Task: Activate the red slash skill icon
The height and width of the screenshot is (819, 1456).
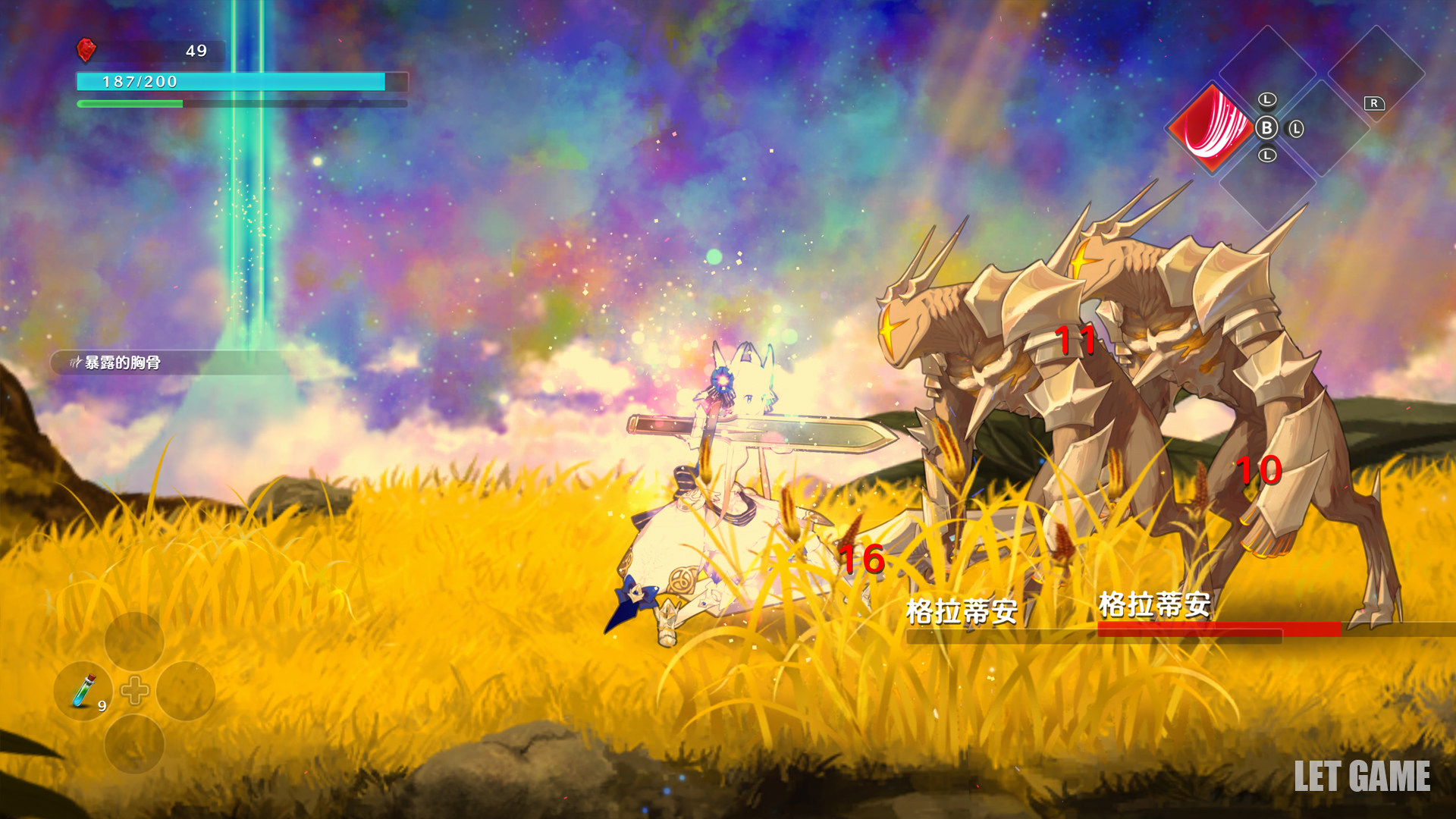Action: click(x=1212, y=125)
